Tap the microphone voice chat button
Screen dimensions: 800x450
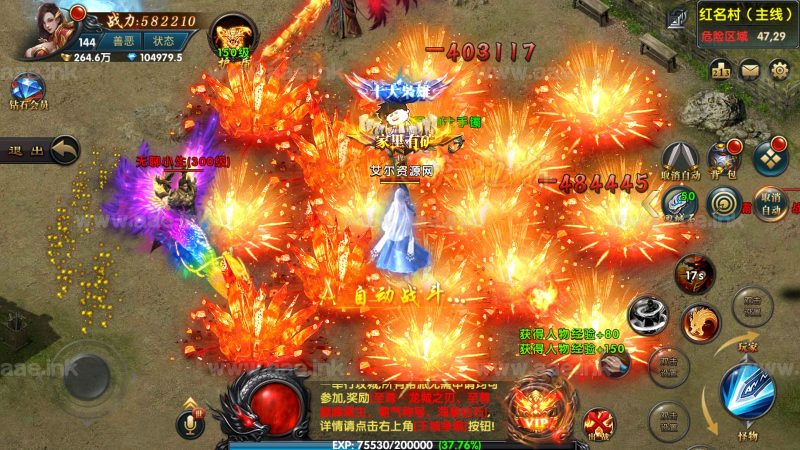pos(186,425)
